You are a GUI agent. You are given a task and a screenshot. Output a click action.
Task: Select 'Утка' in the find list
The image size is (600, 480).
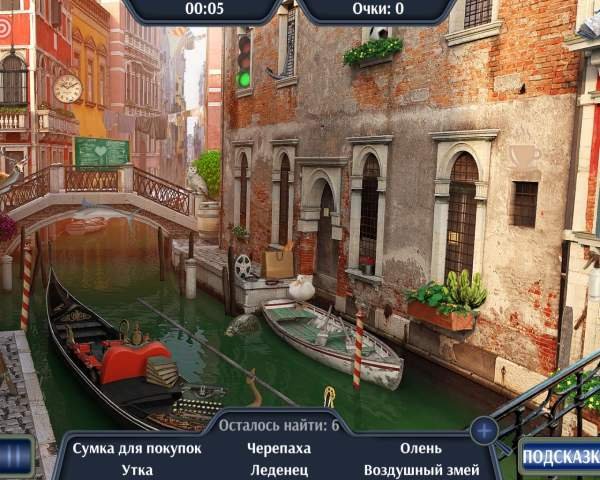tap(137, 469)
